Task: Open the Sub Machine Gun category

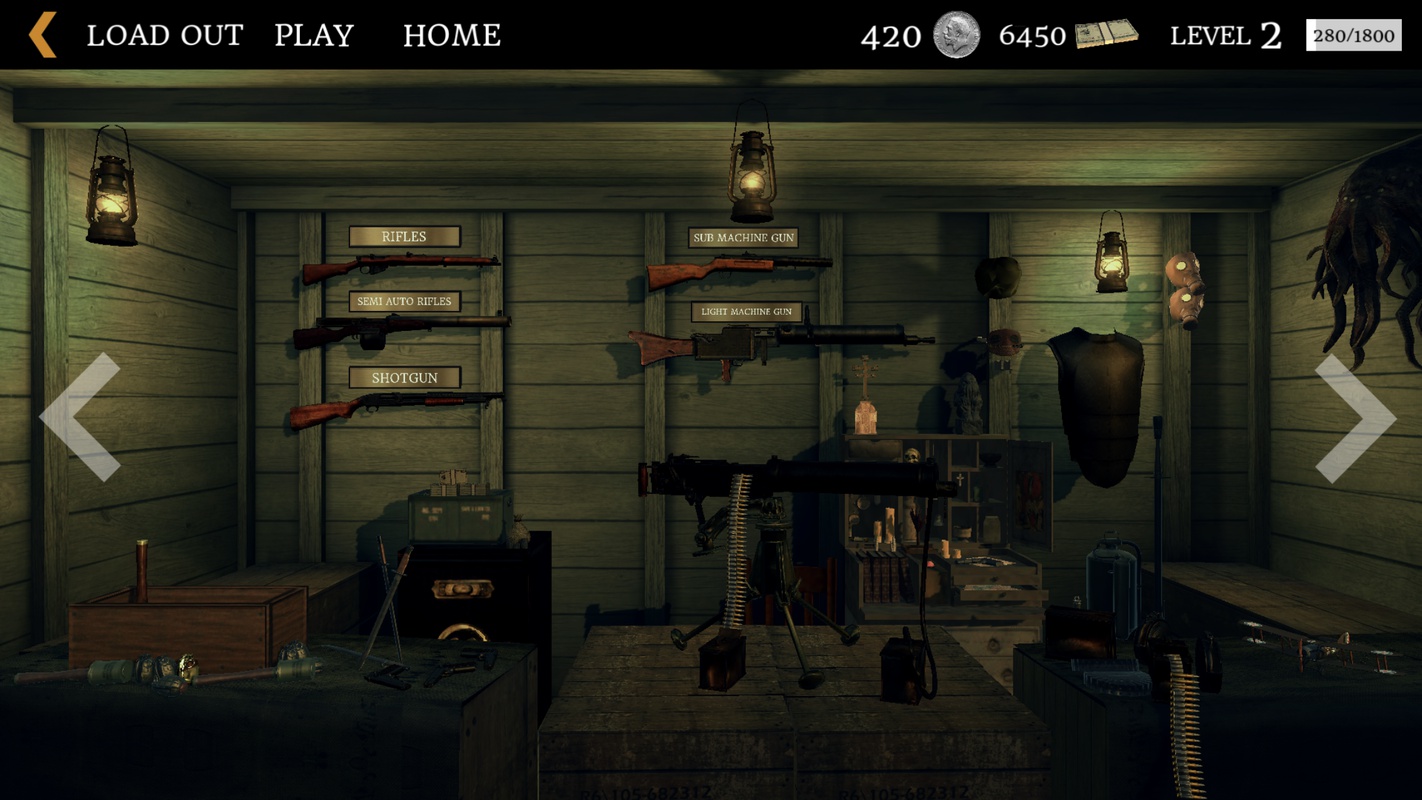Action: 743,238
